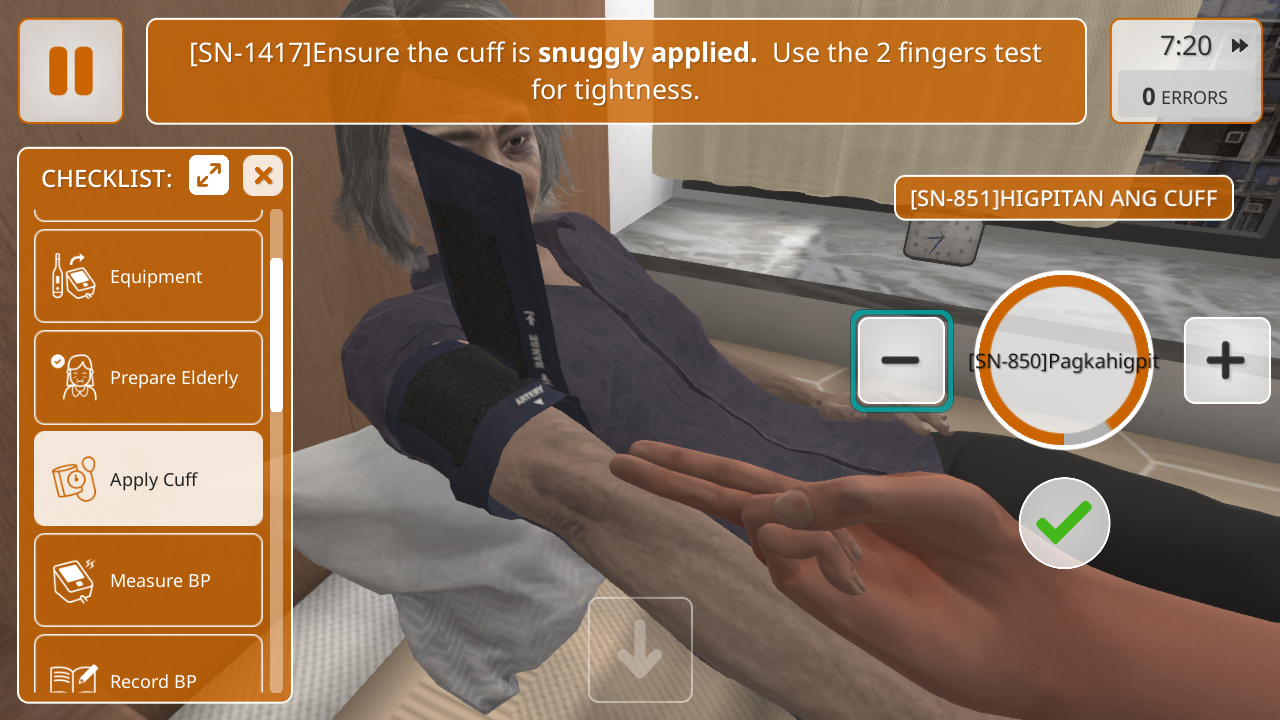Increase cuff tightness with the plus button
Image resolution: width=1280 pixels, height=720 pixels.
1226,360
